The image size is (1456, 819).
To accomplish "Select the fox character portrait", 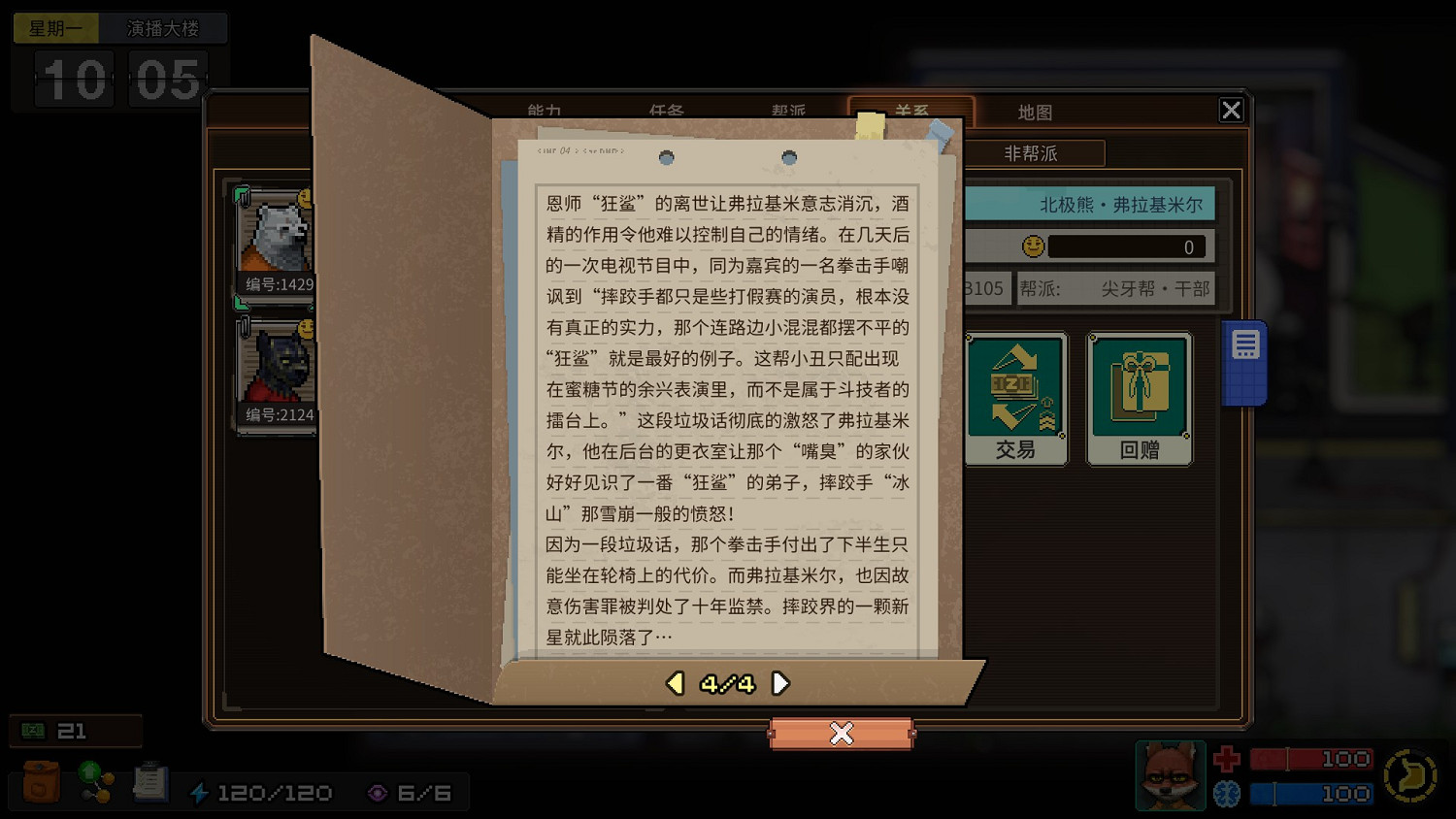I will 1170,775.
